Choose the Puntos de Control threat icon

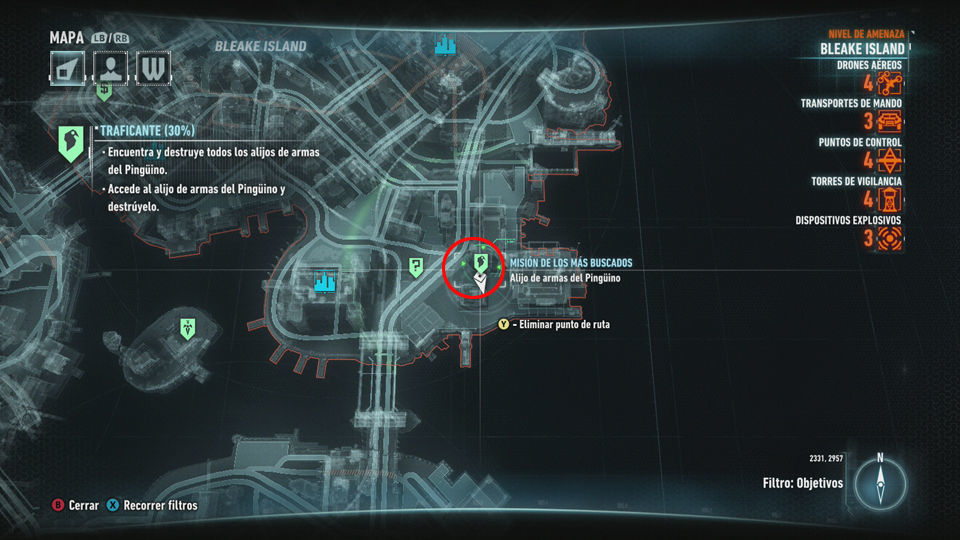click(x=890, y=160)
